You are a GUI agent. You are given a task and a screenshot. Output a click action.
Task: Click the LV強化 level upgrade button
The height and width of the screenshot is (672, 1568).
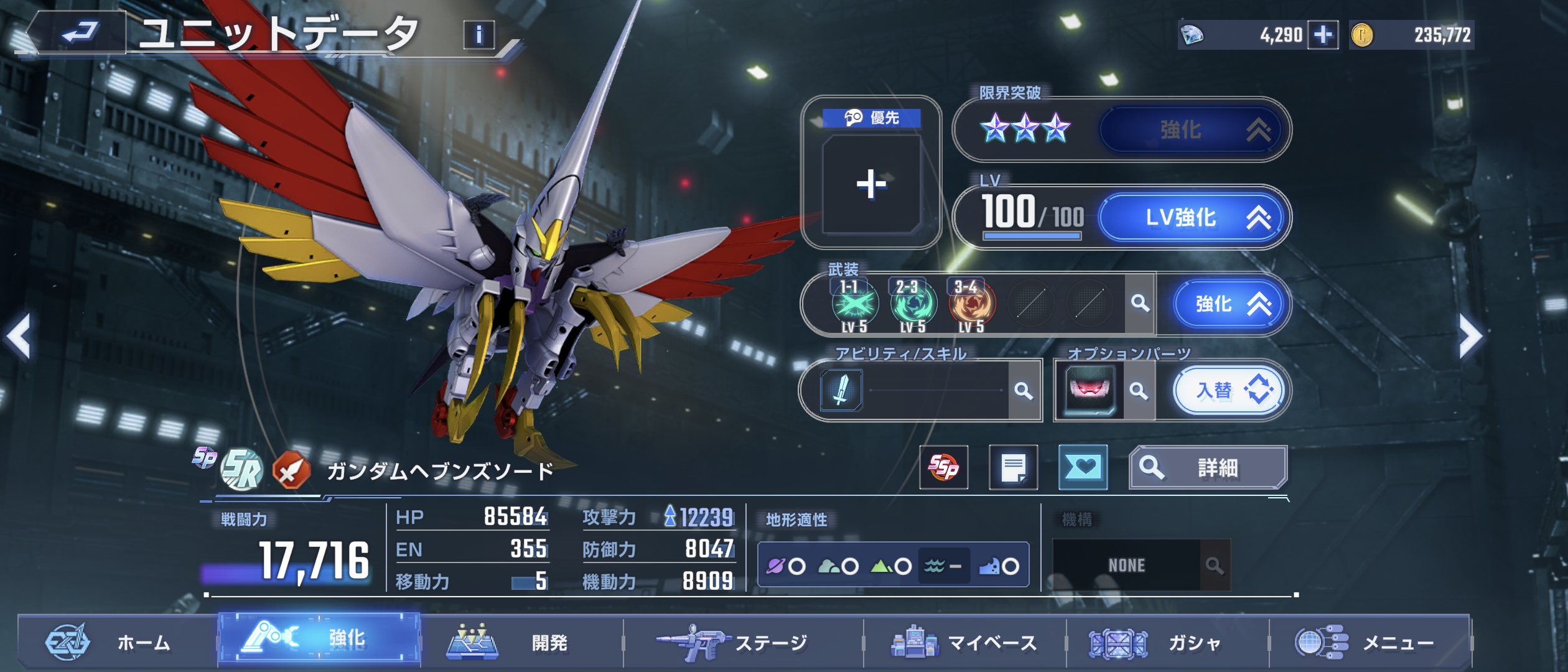pyautogui.click(x=1191, y=218)
